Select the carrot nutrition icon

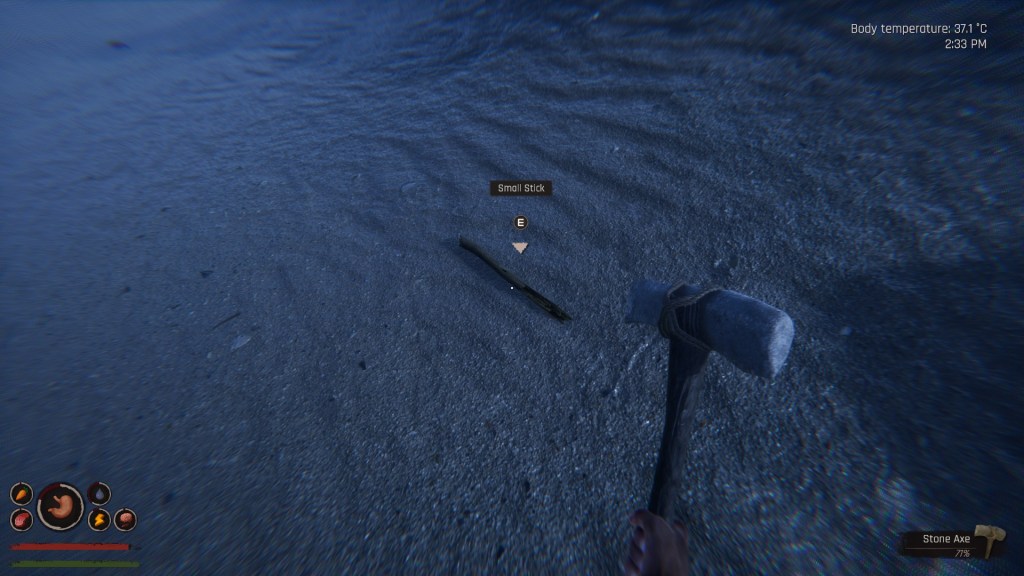pos(21,494)
